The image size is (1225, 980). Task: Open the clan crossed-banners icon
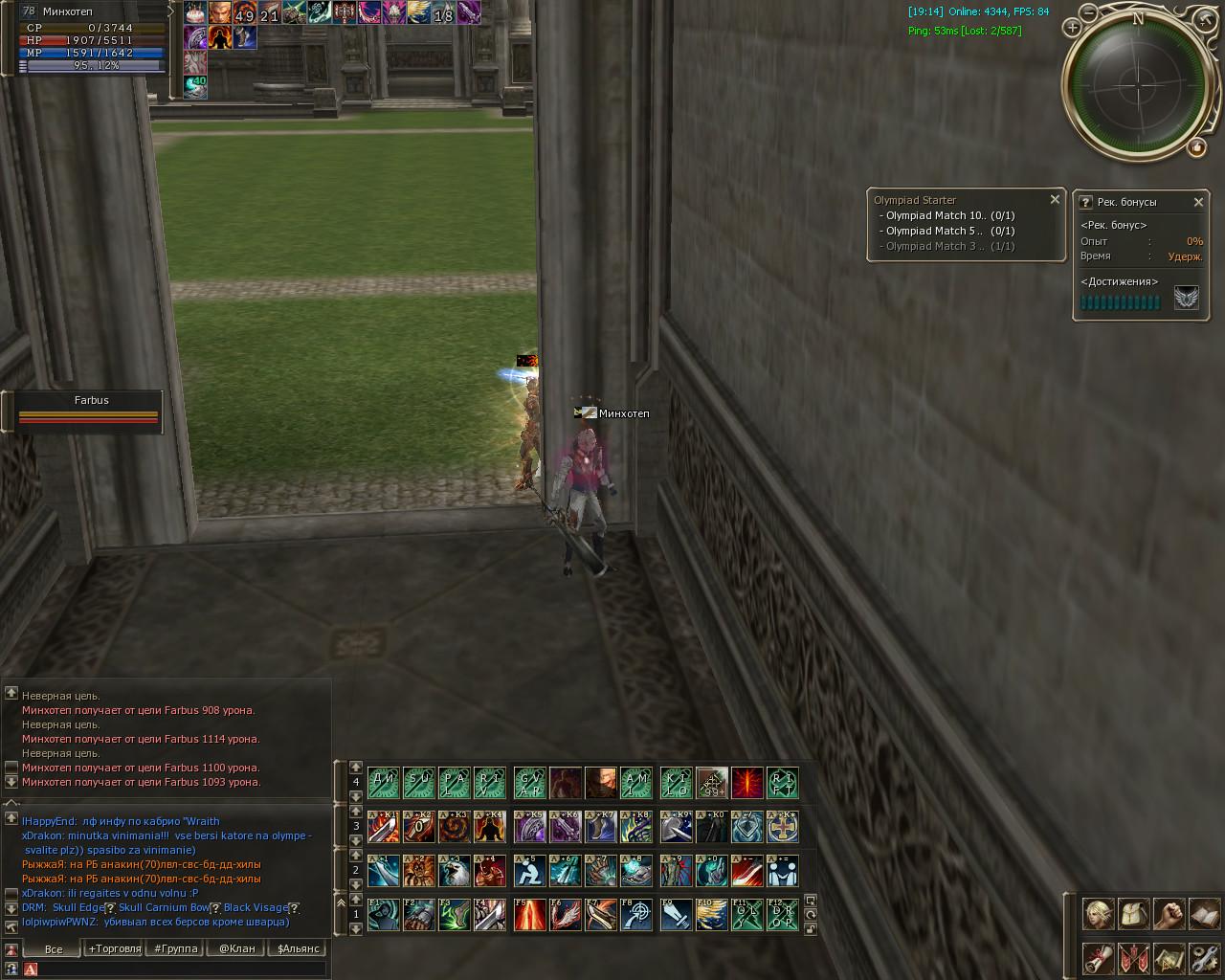pyautogui.click(x=1133, y=957)
